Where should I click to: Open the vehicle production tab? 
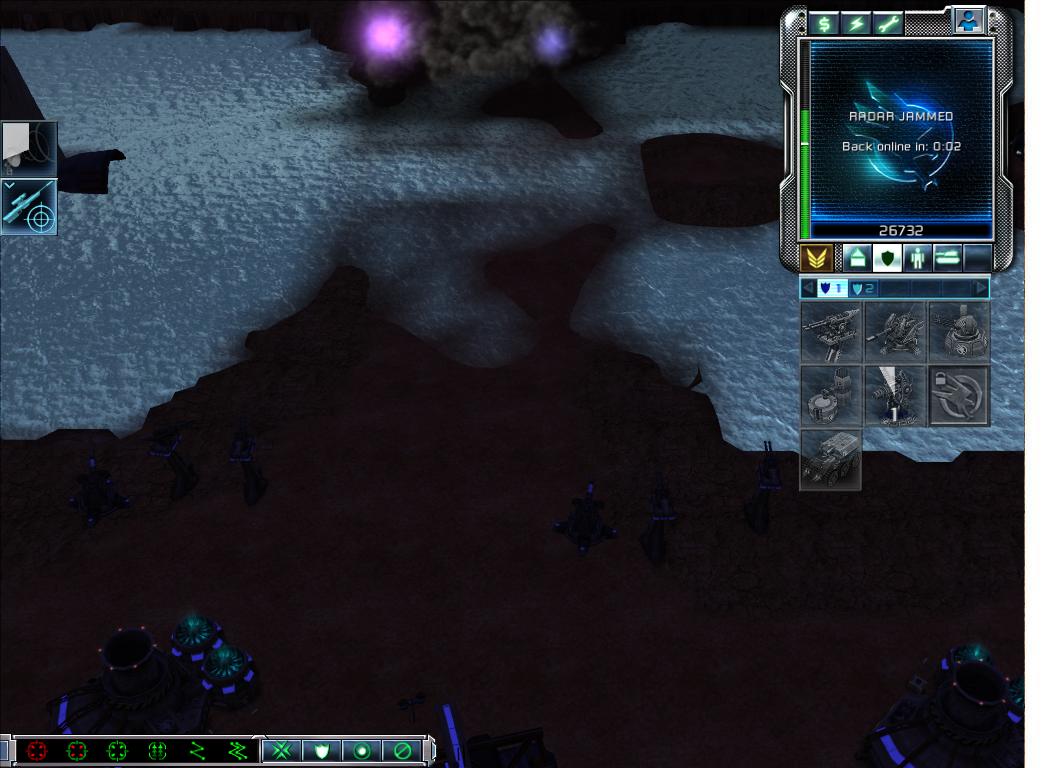[x=947, y=259]
